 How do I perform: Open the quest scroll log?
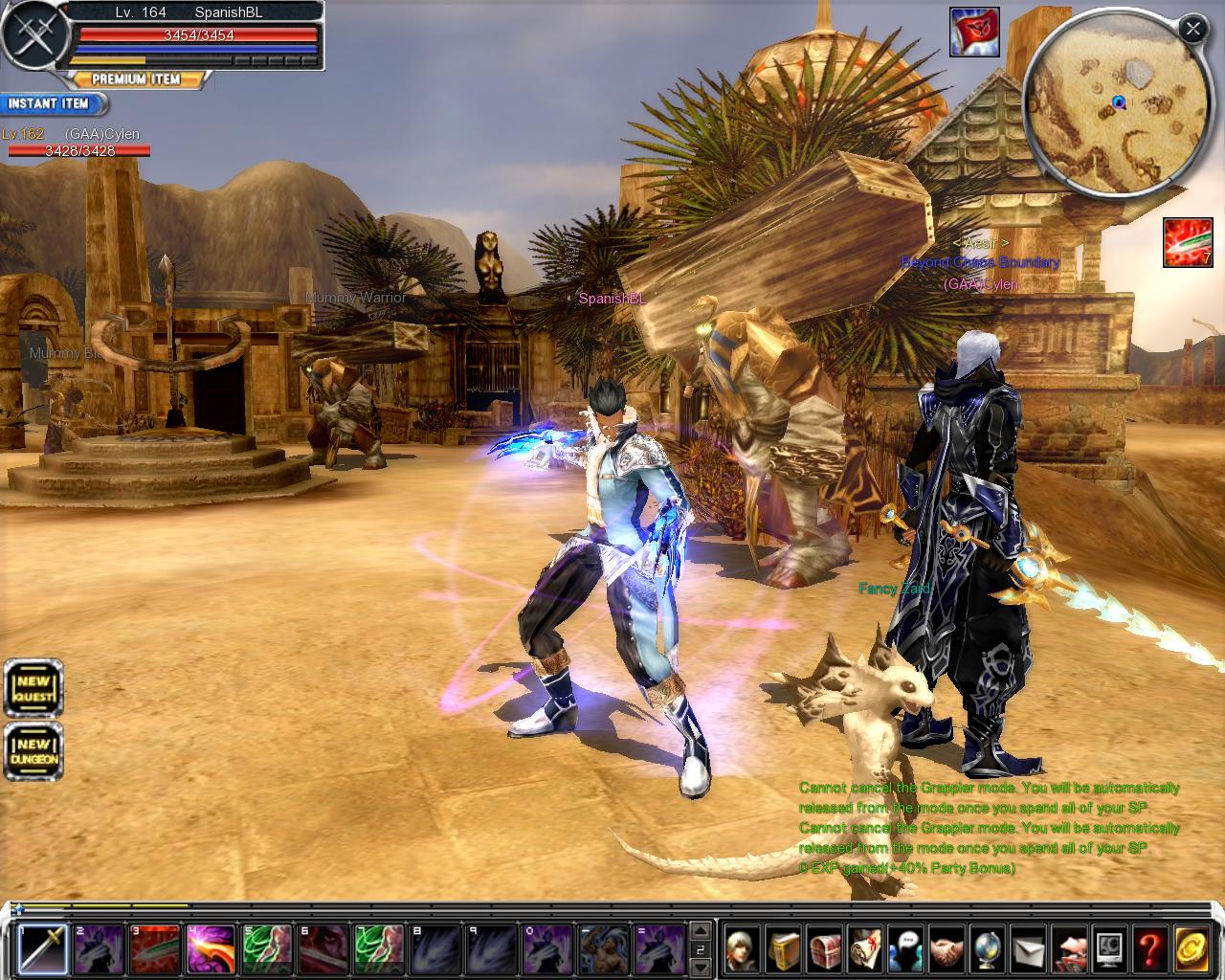[865, 948]
